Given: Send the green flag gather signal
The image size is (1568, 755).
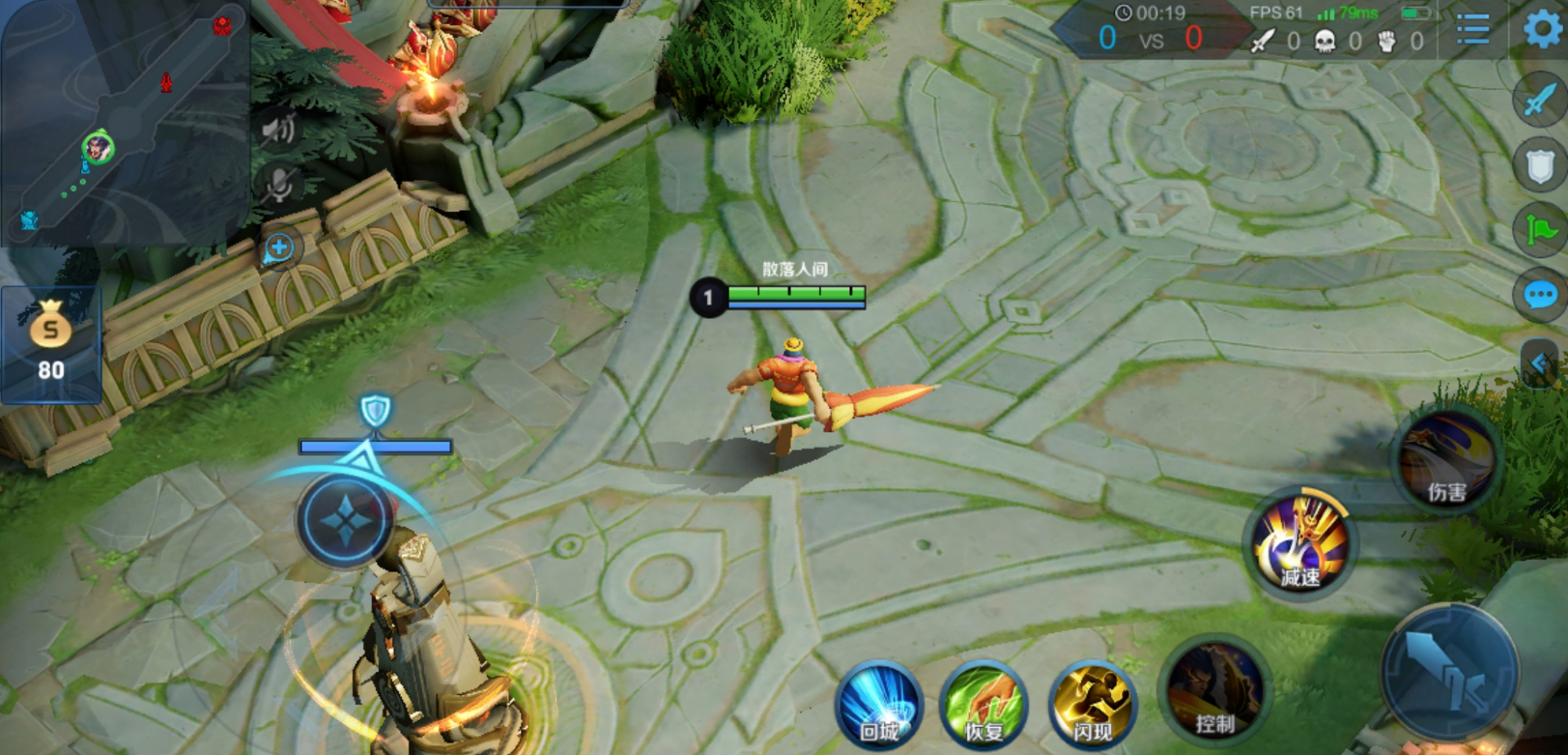Looking at the screenshot, I should coord(1540,230).
